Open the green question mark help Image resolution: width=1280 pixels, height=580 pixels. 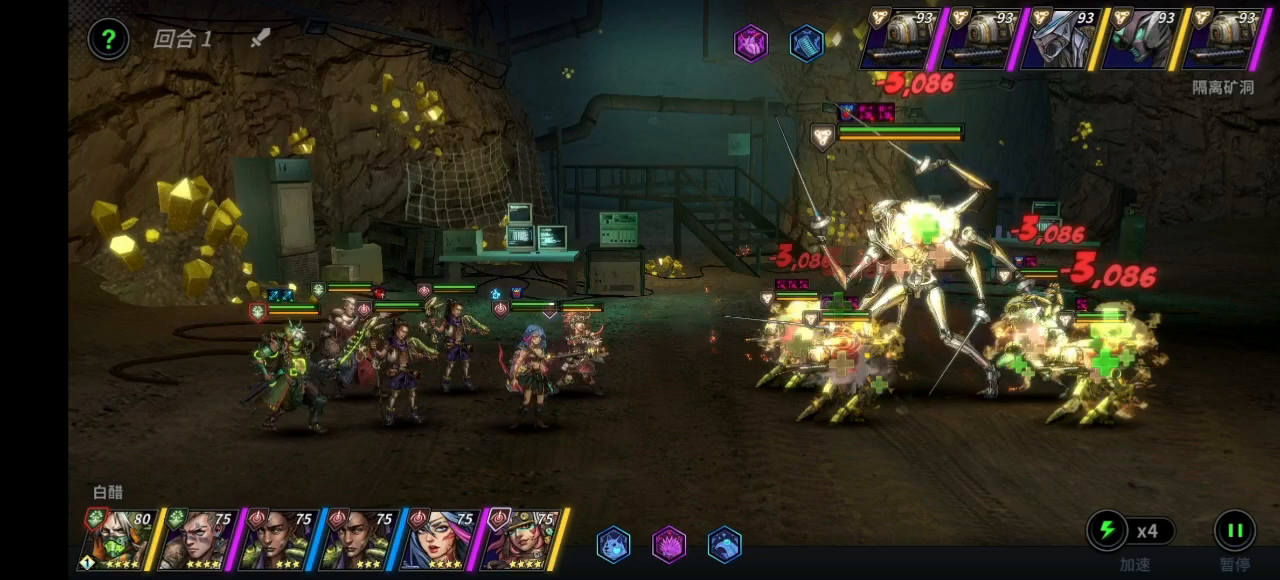coord(109,40)
